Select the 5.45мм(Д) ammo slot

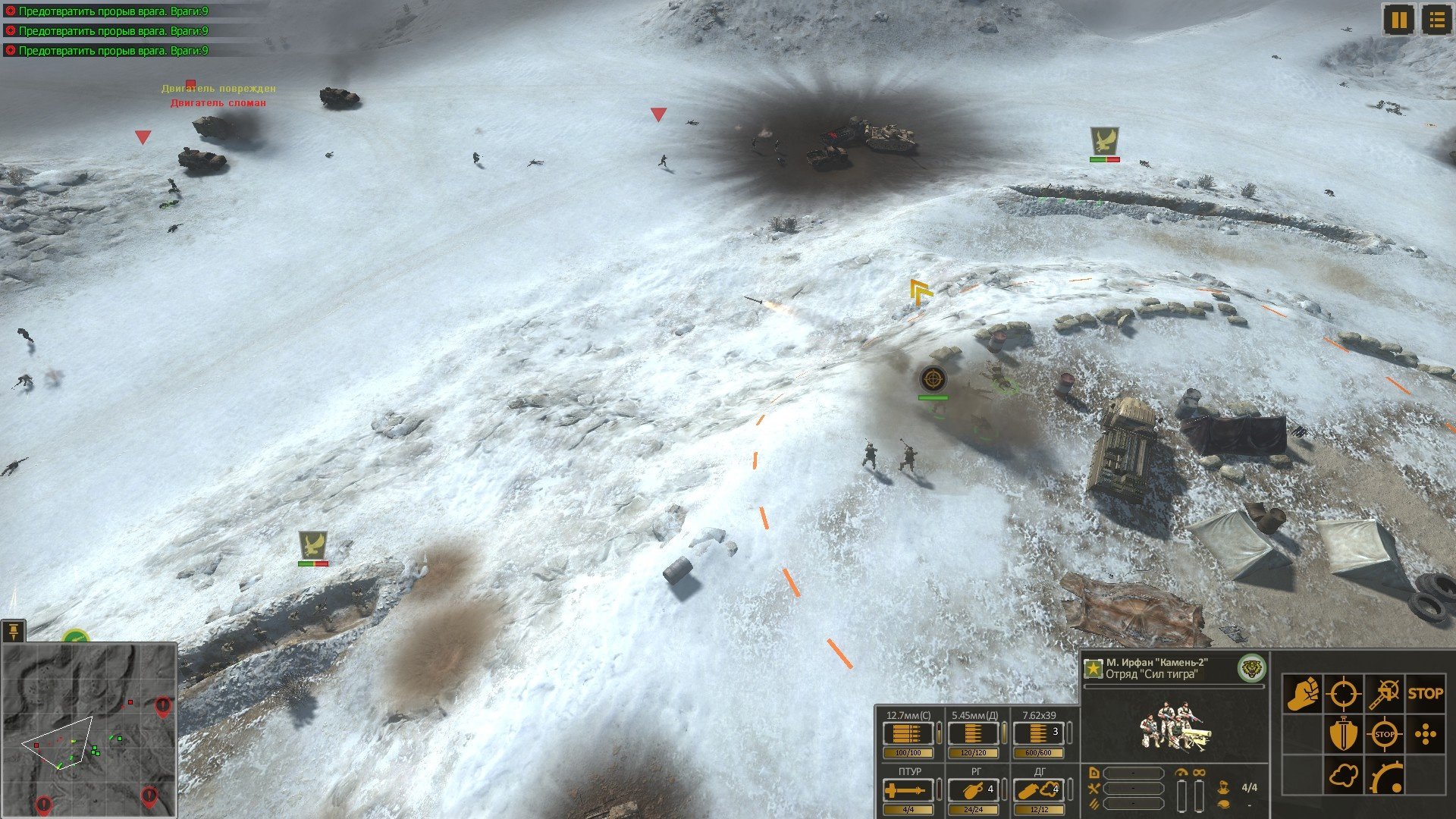coord(974,734)
